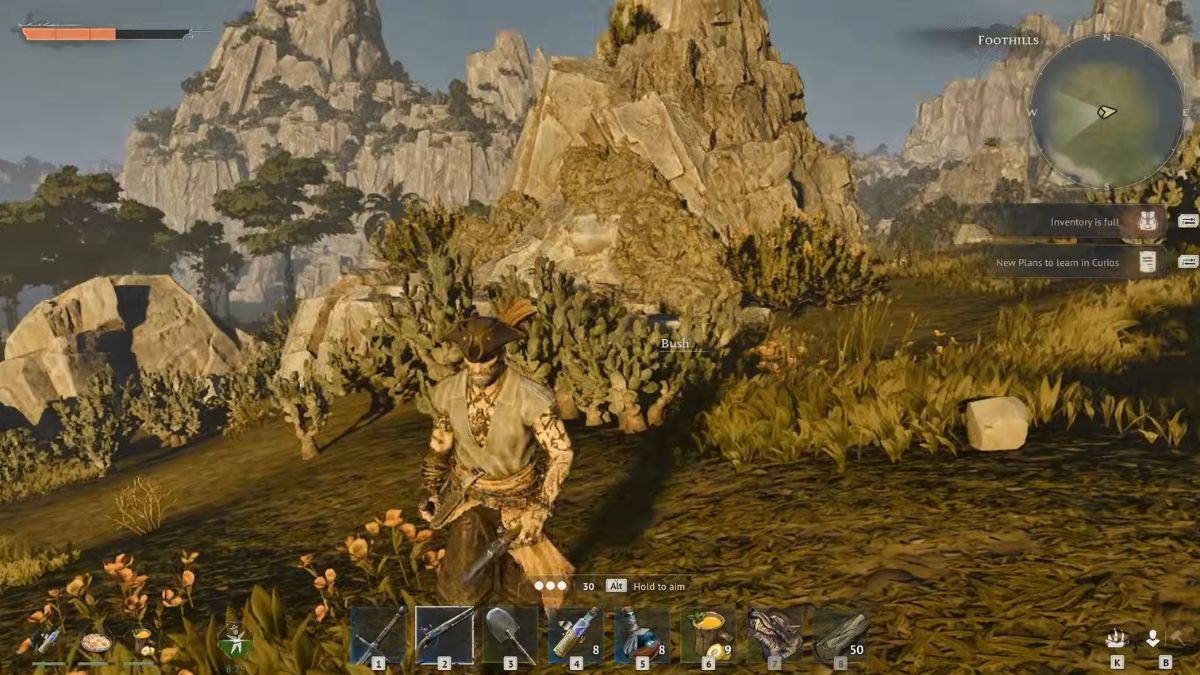Use the purple vial bottle in slot 4

(x=576, y=635)
